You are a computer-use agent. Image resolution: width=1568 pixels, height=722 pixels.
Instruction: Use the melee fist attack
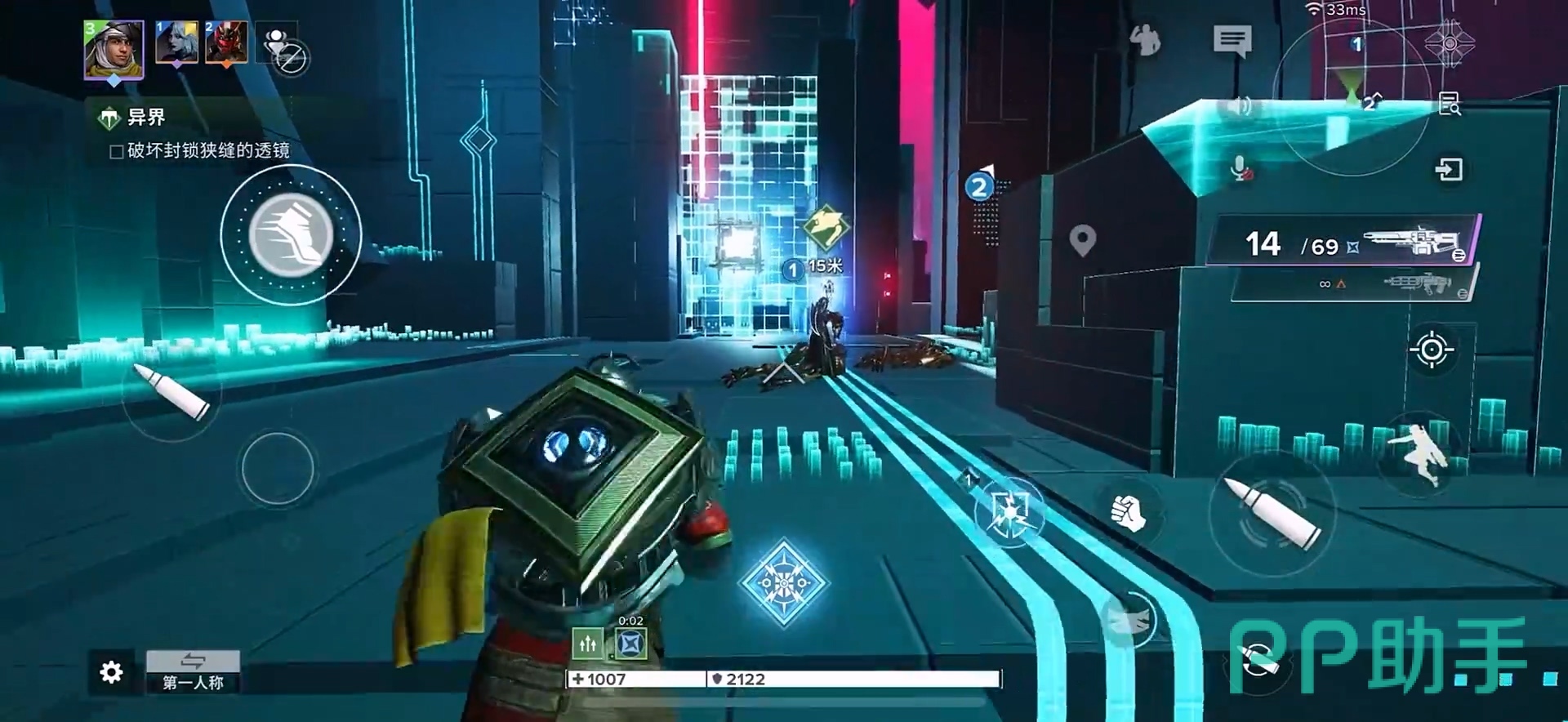pos(1128,512)
